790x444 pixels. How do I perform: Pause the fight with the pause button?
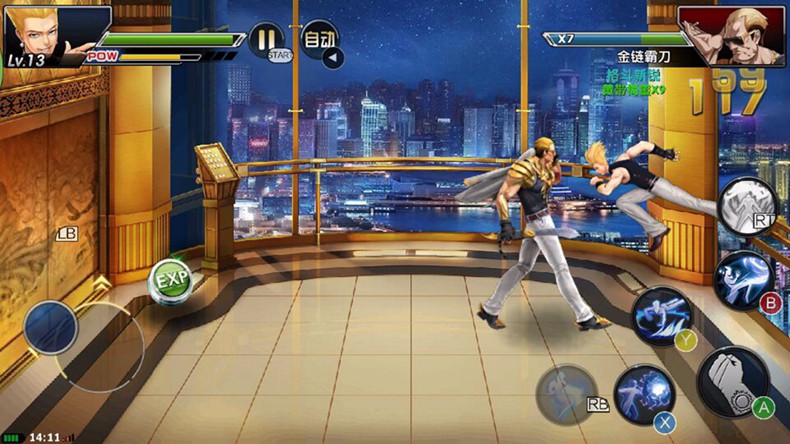(265, 40)
